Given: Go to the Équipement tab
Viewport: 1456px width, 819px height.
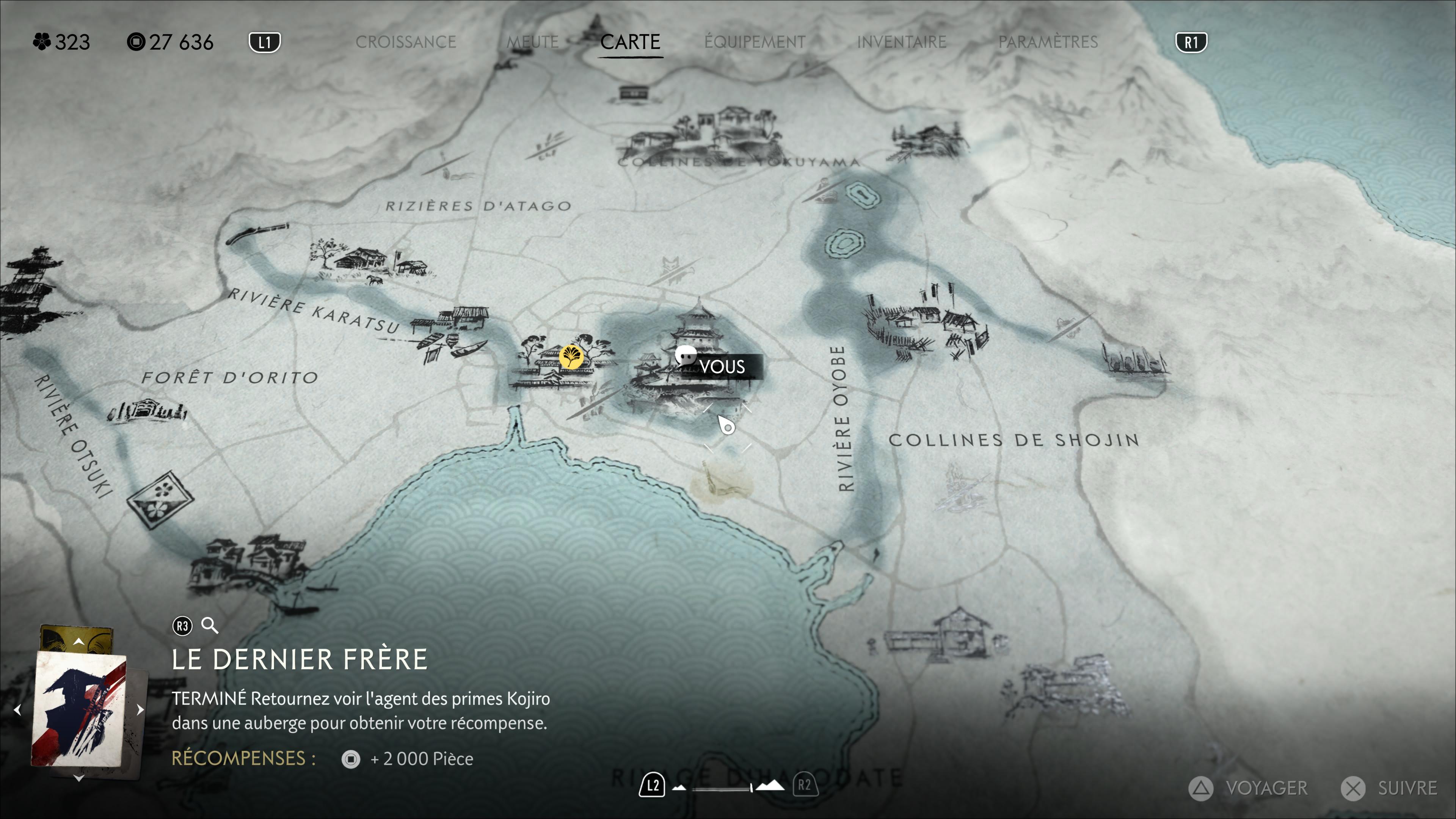Looking at the screenshot, I should coord(755,42).
